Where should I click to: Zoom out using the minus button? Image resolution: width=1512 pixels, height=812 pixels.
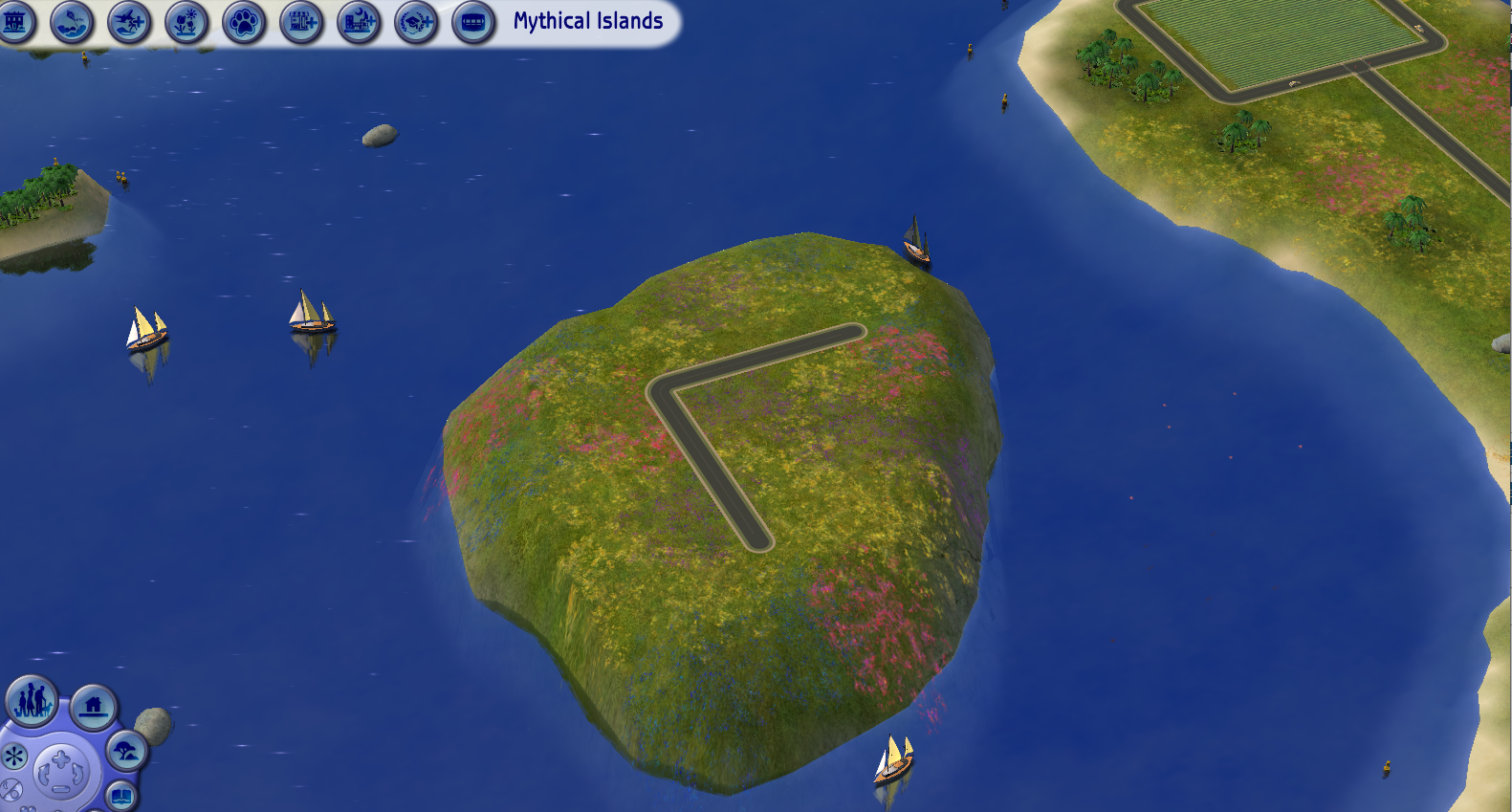click(x=60, y=789)
